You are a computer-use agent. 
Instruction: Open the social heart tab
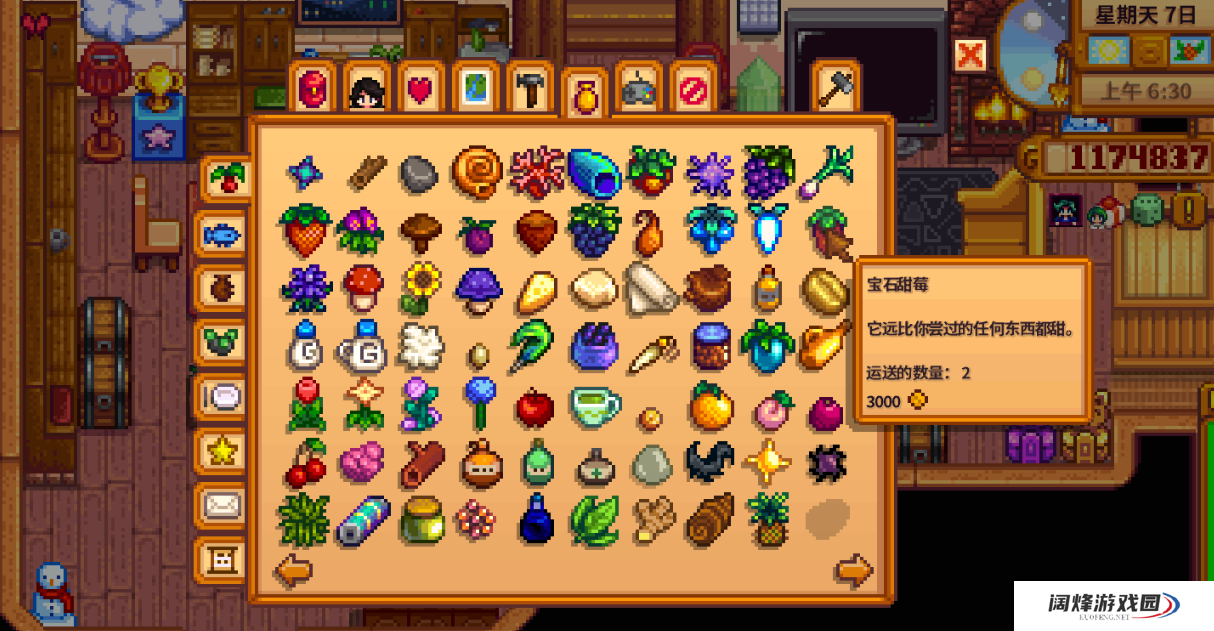420,89
